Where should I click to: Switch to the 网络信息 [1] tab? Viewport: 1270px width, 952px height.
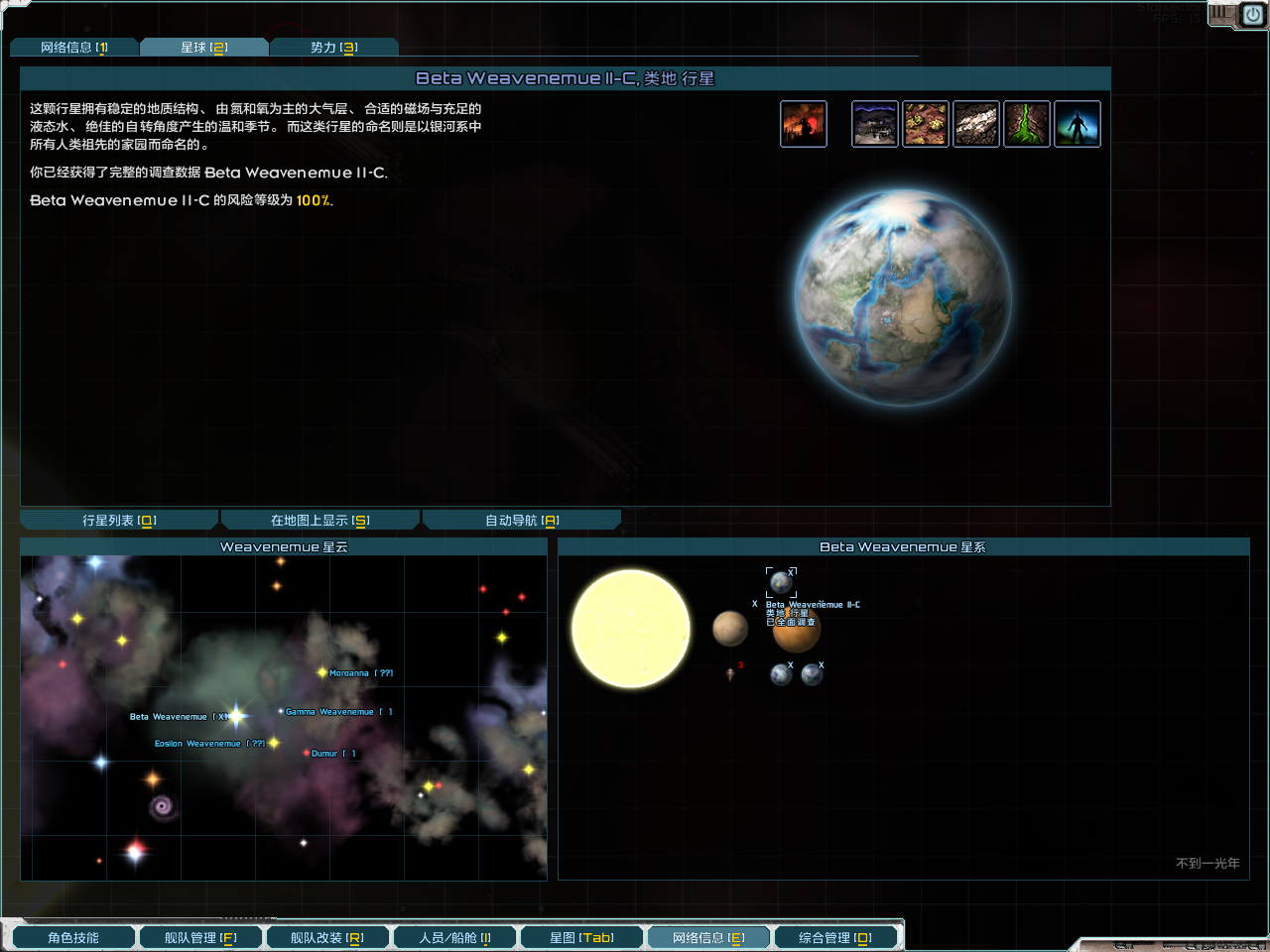click(74, 46)
